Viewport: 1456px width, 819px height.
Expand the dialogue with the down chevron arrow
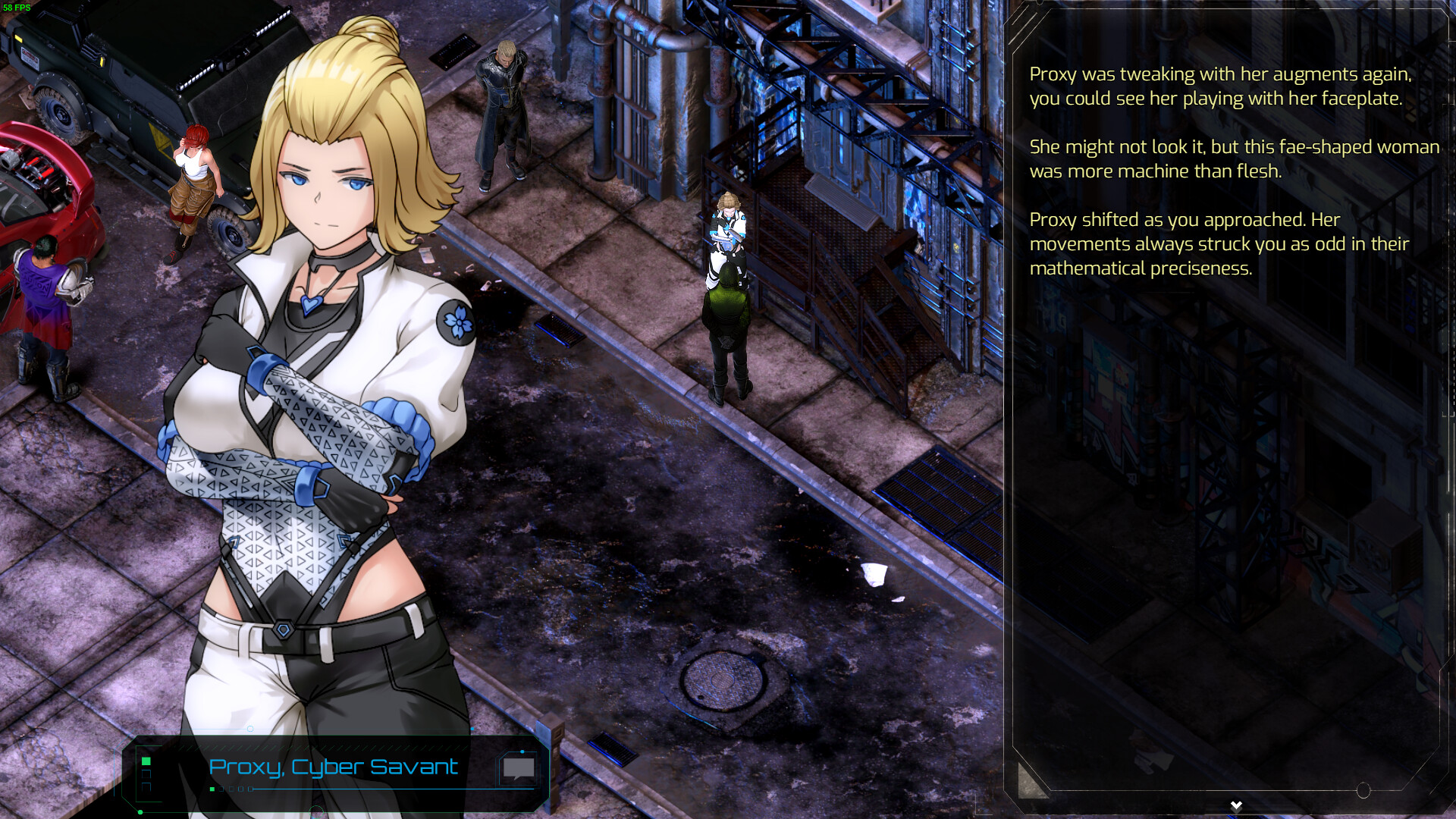point(1237,805)
